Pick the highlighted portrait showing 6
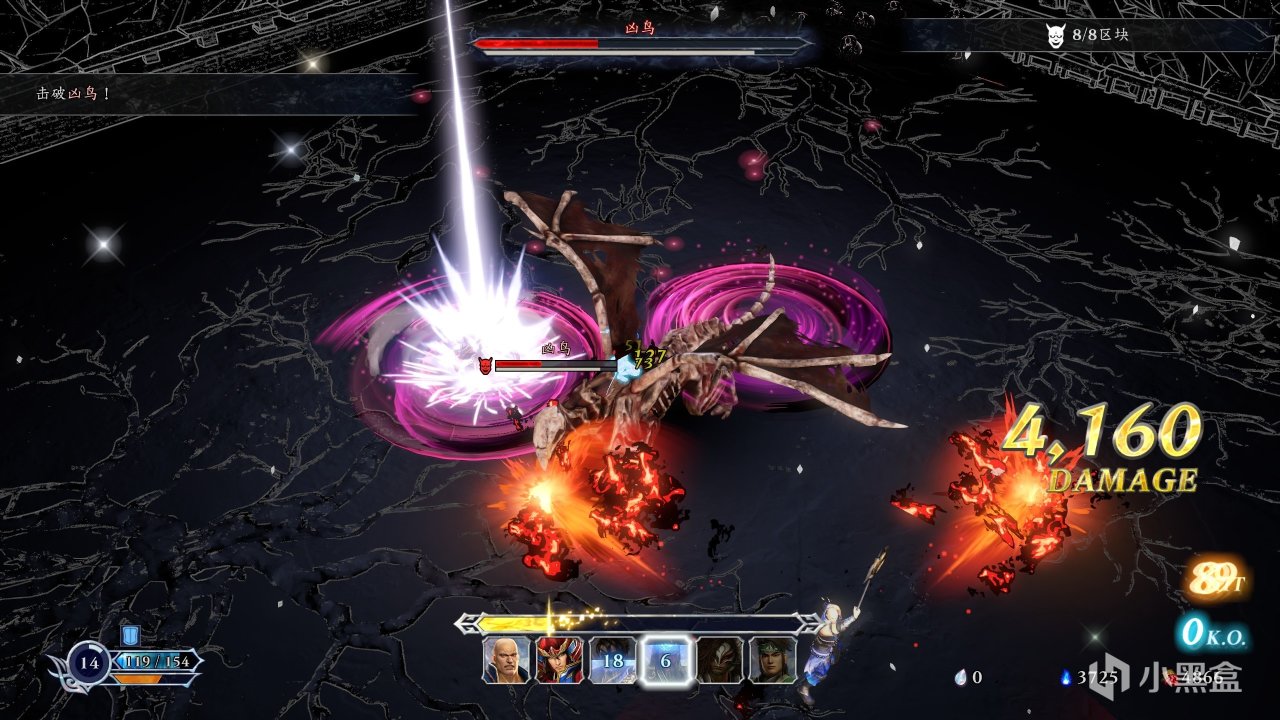Viewport: 1280px width, 720px height. coord(666,660)
